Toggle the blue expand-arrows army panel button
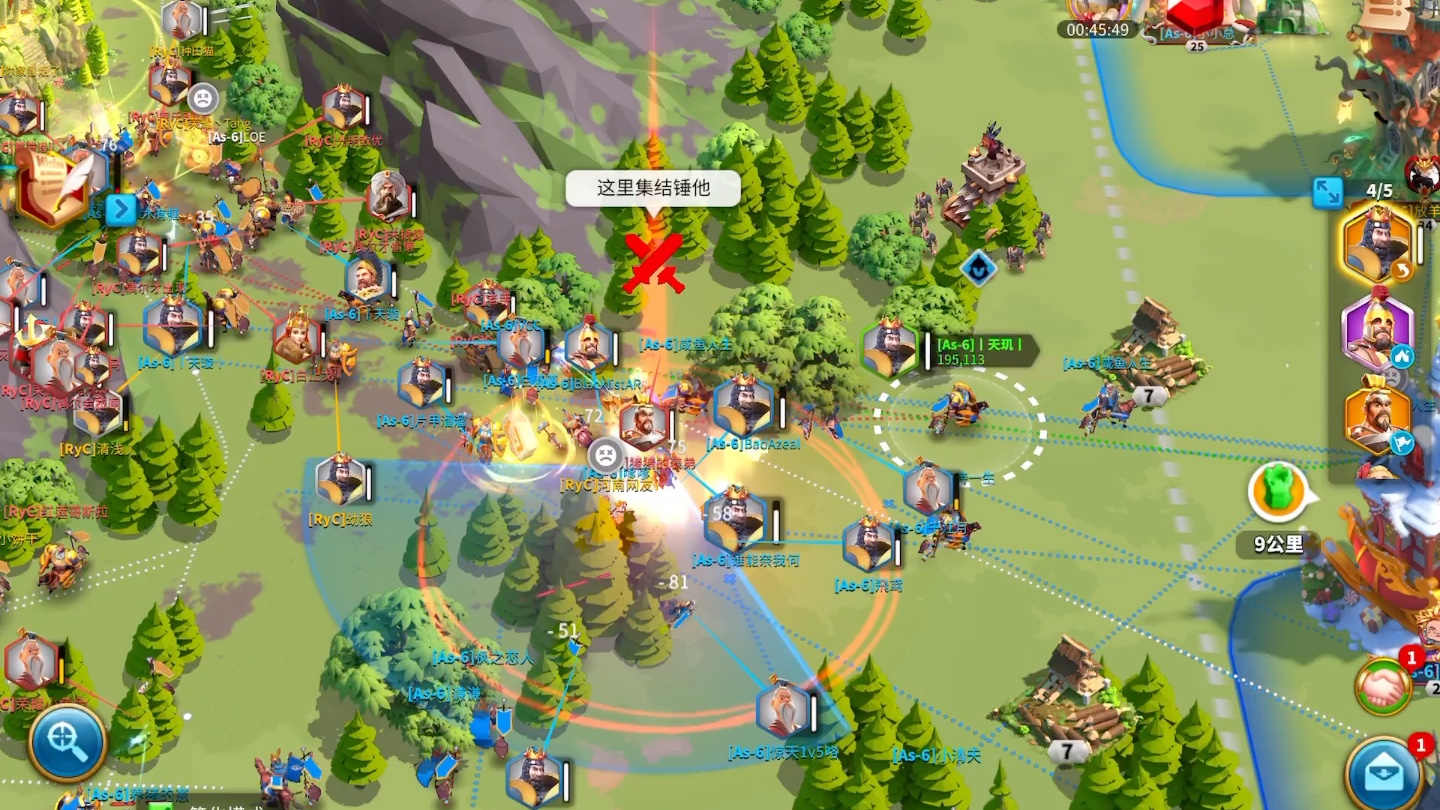The width and height of the screenshot is (1440, 810). (x=1328, y=192)
